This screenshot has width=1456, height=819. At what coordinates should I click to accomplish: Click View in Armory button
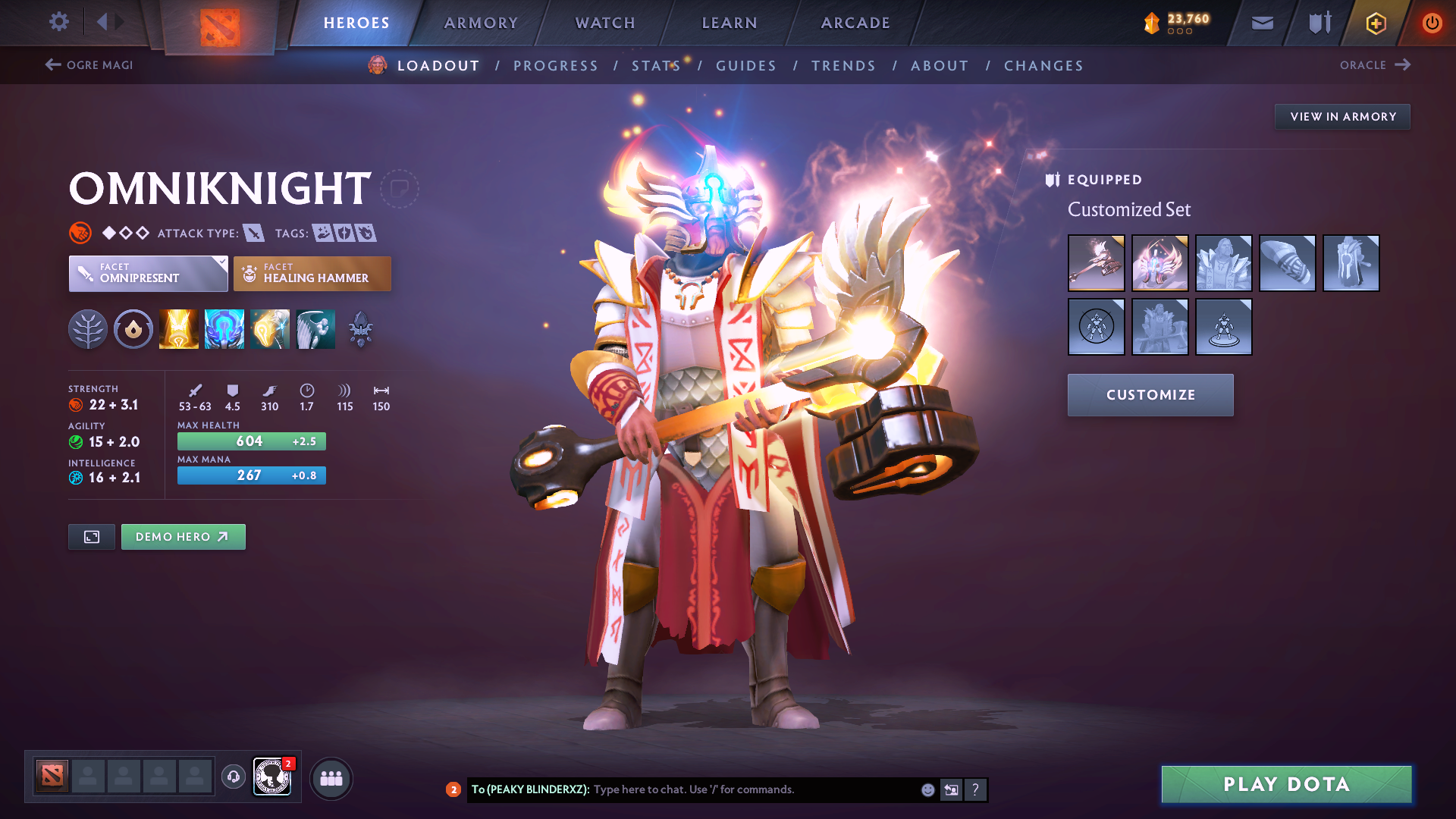[1342, 117]
